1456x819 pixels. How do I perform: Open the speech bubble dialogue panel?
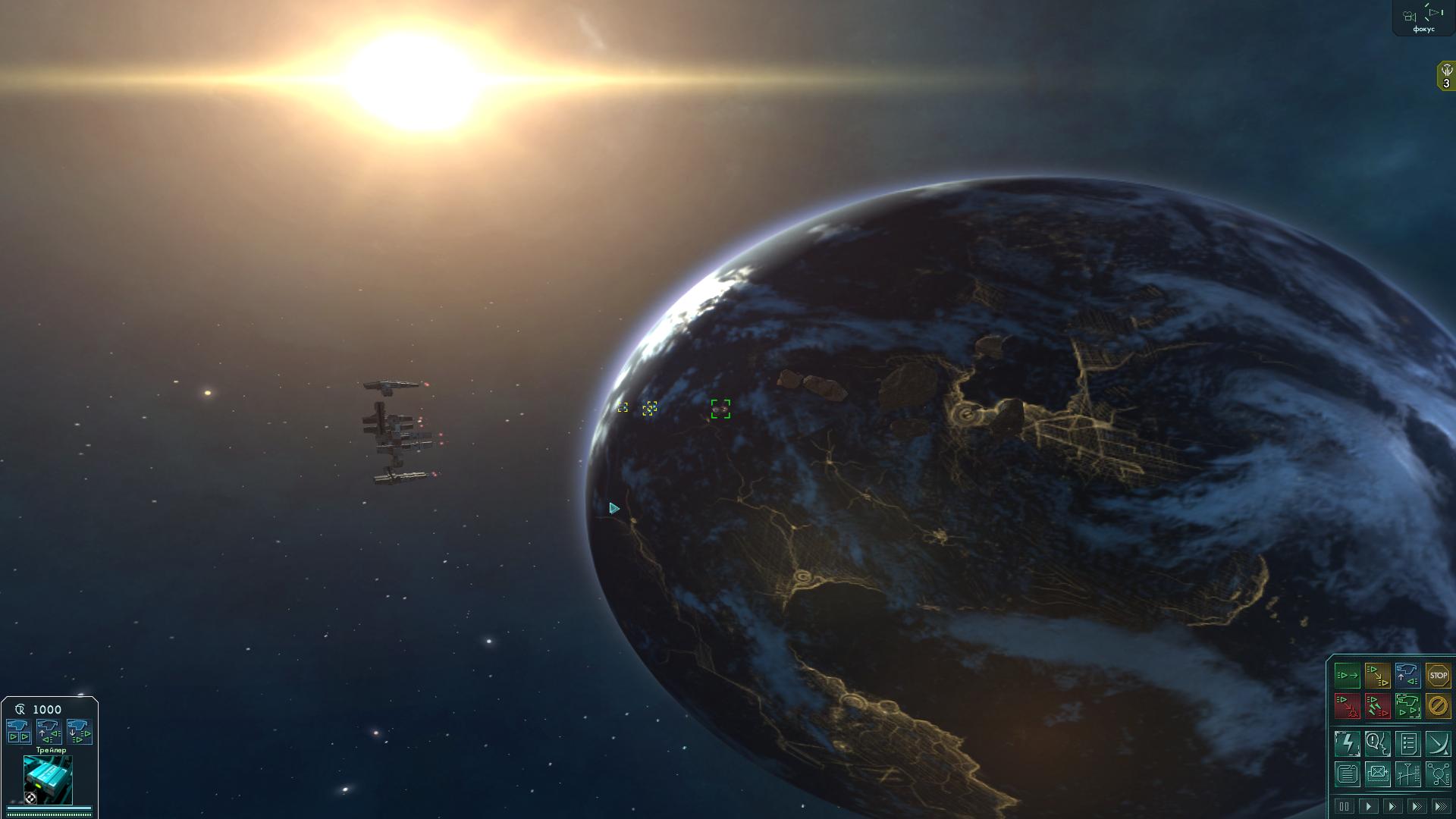pyautogui.click(x=1377, y=744)
